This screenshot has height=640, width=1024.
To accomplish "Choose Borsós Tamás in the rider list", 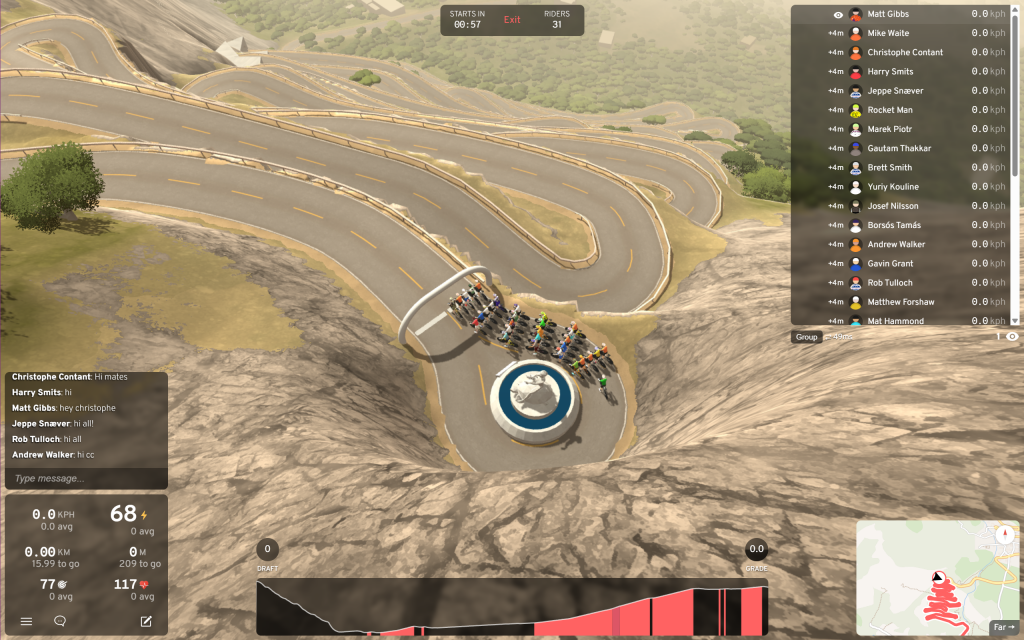I will coord(894,225).
